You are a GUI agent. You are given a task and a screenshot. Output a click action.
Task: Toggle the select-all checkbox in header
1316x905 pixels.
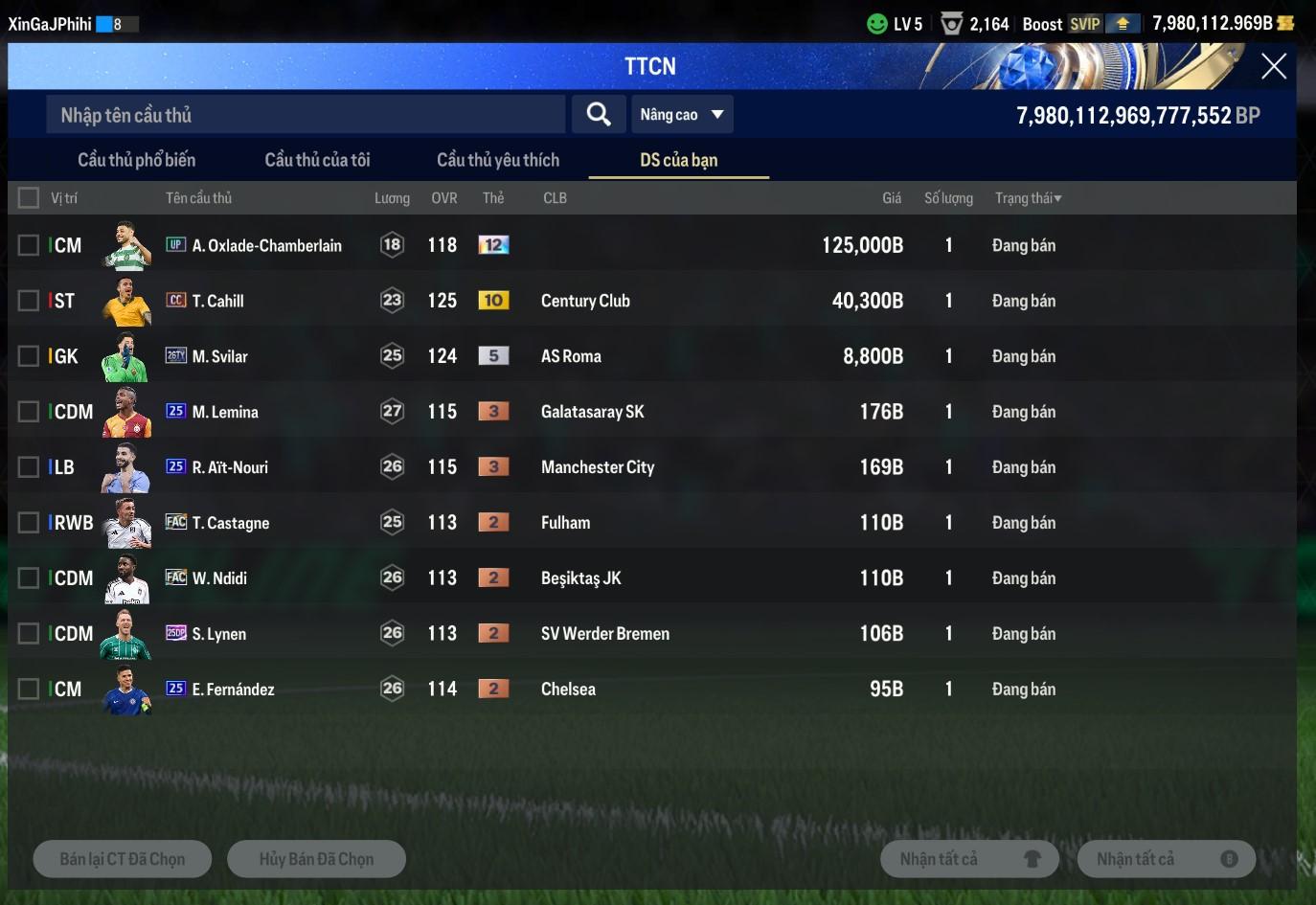29,198
